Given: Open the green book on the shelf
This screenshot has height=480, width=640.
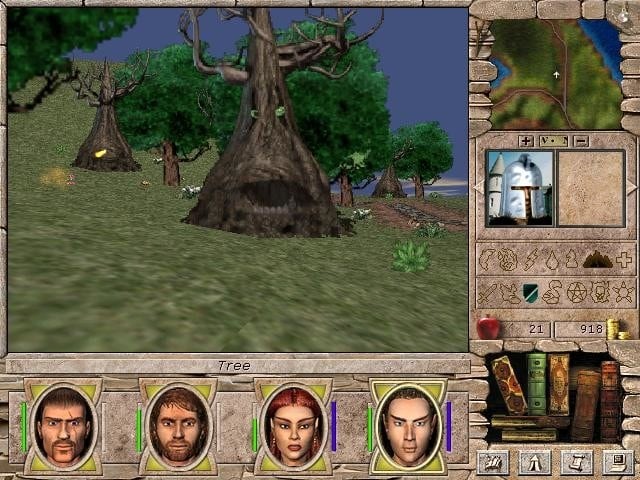Looking at the screenshot, I should click(x=537, y=382).
